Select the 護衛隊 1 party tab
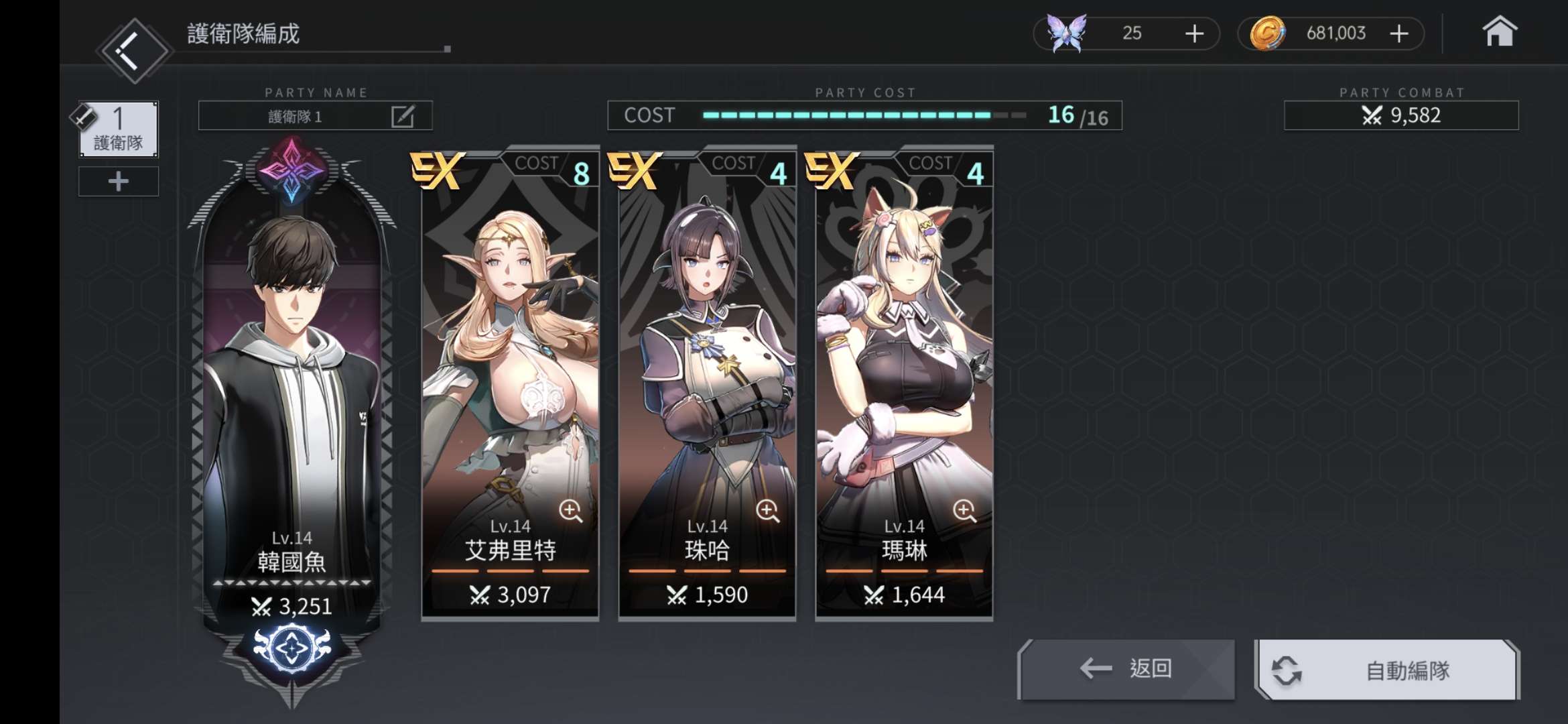The image size is (1568, 724). coord(119,129)
